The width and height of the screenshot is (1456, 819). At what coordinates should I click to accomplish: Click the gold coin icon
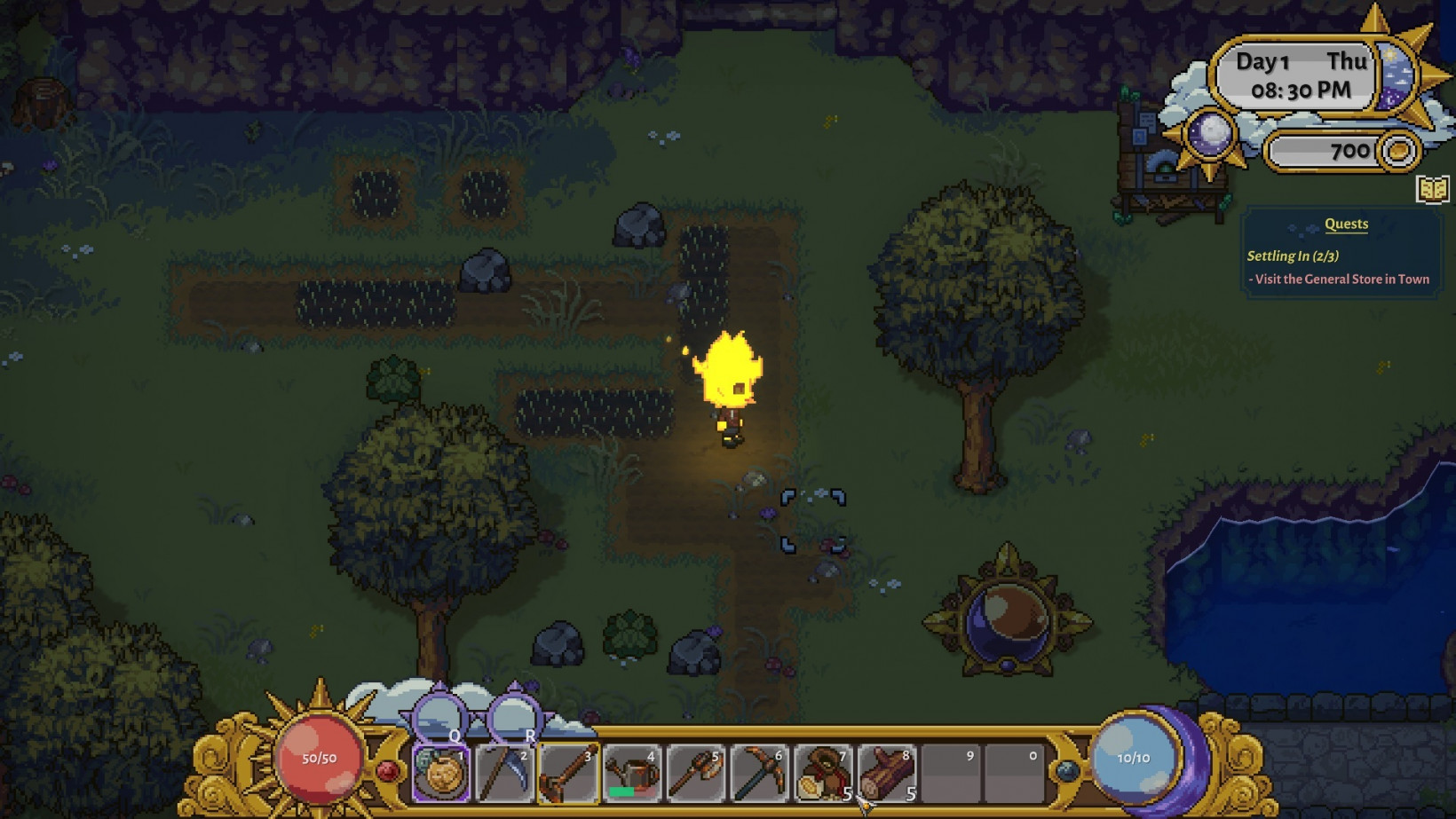[1398, 151]
